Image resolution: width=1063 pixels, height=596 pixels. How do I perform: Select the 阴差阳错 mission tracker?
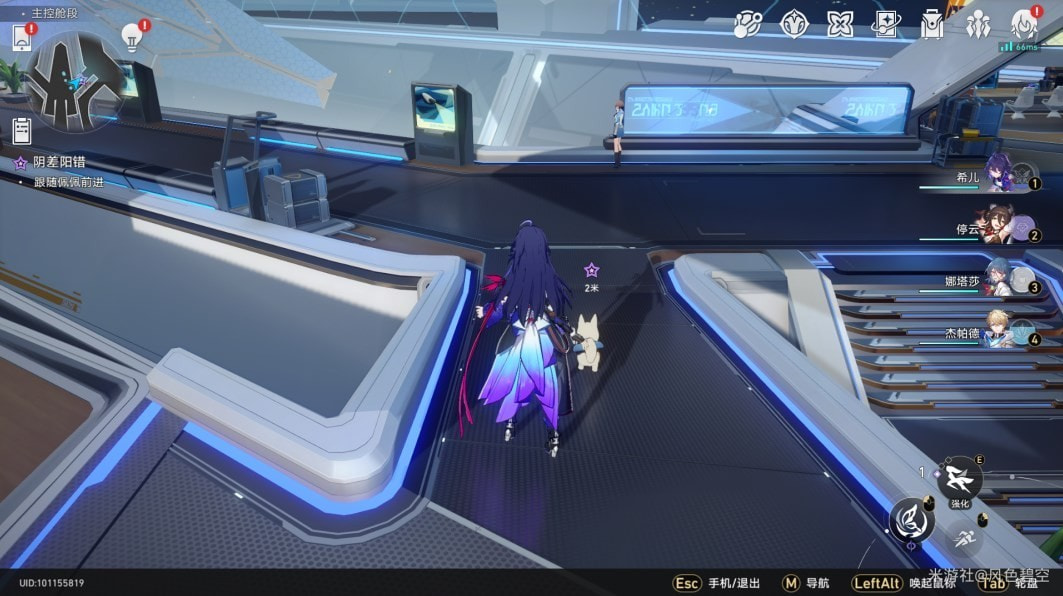58,162
